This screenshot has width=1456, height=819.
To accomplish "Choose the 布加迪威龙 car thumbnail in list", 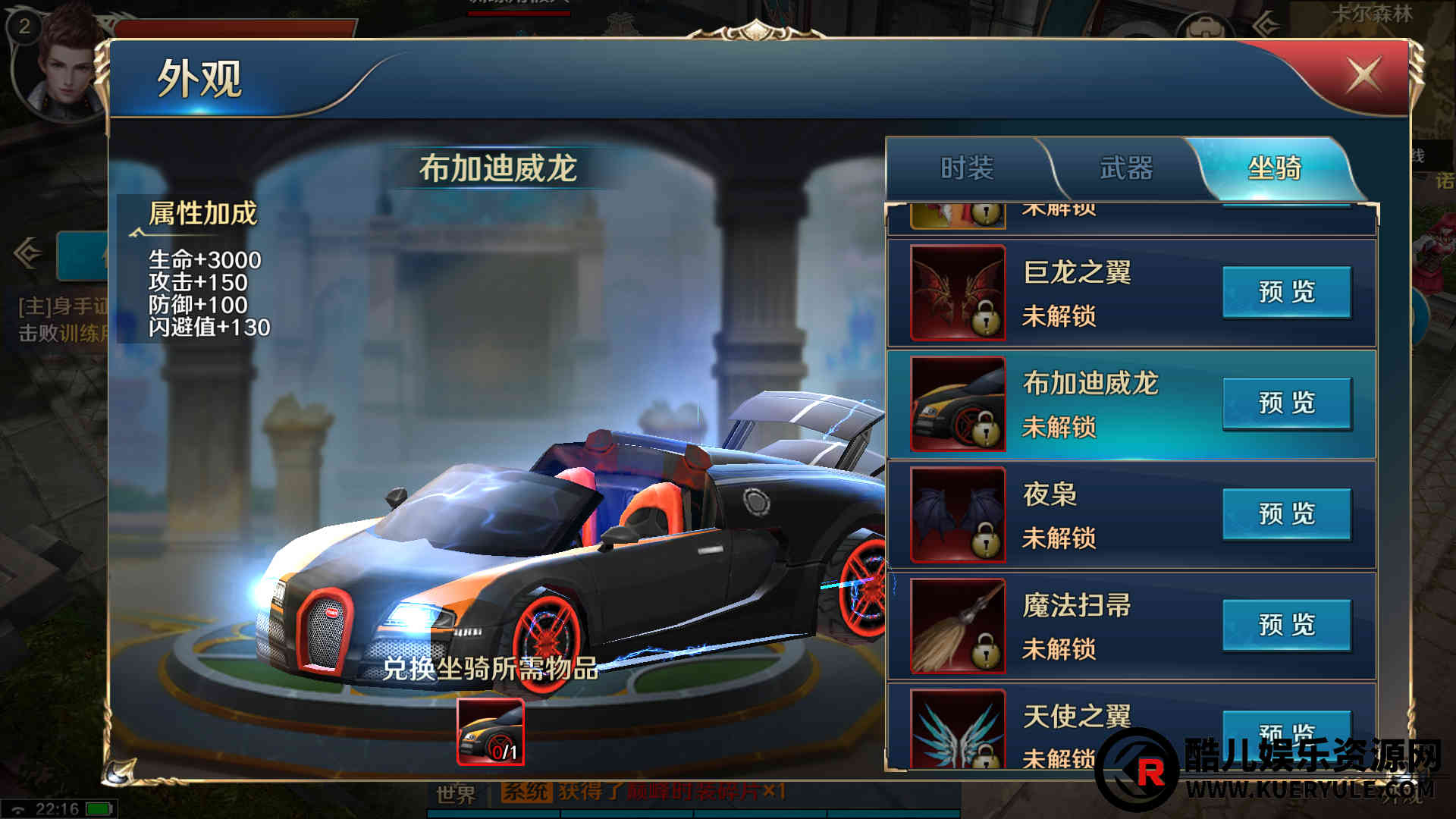I will tap(958, 404).
